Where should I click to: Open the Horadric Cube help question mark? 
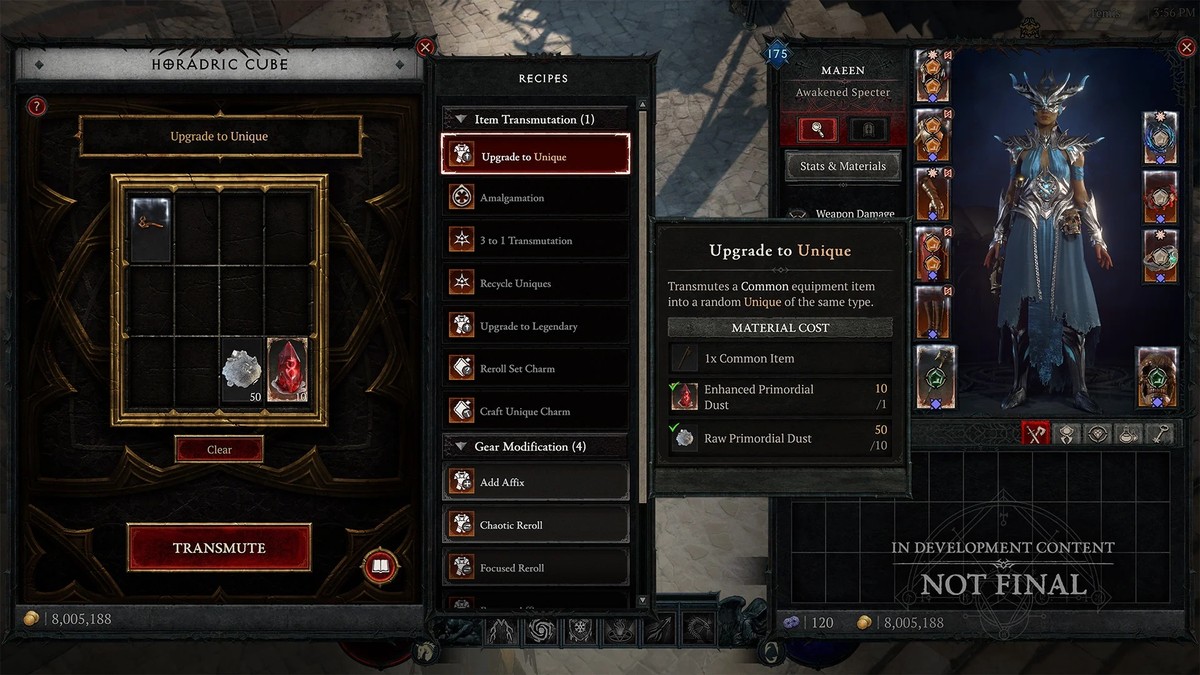pyautogui.click(x=37, y=106)
